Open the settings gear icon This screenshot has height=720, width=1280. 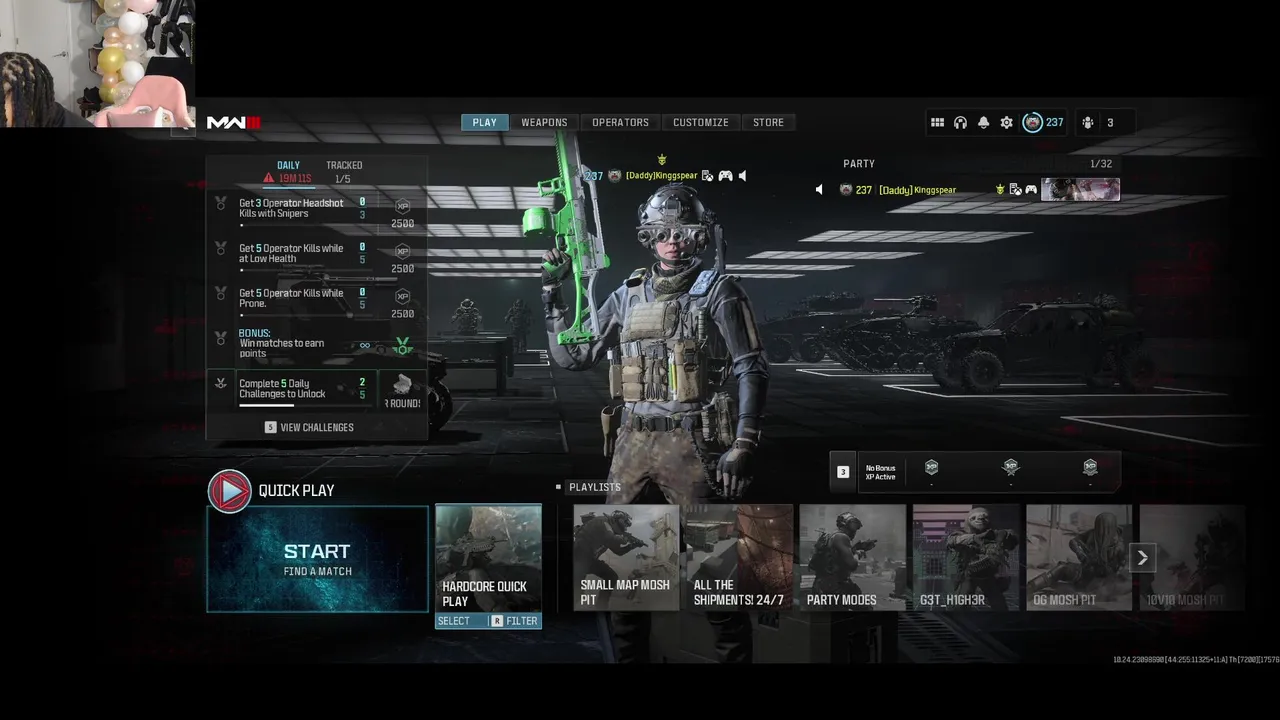1006,122
